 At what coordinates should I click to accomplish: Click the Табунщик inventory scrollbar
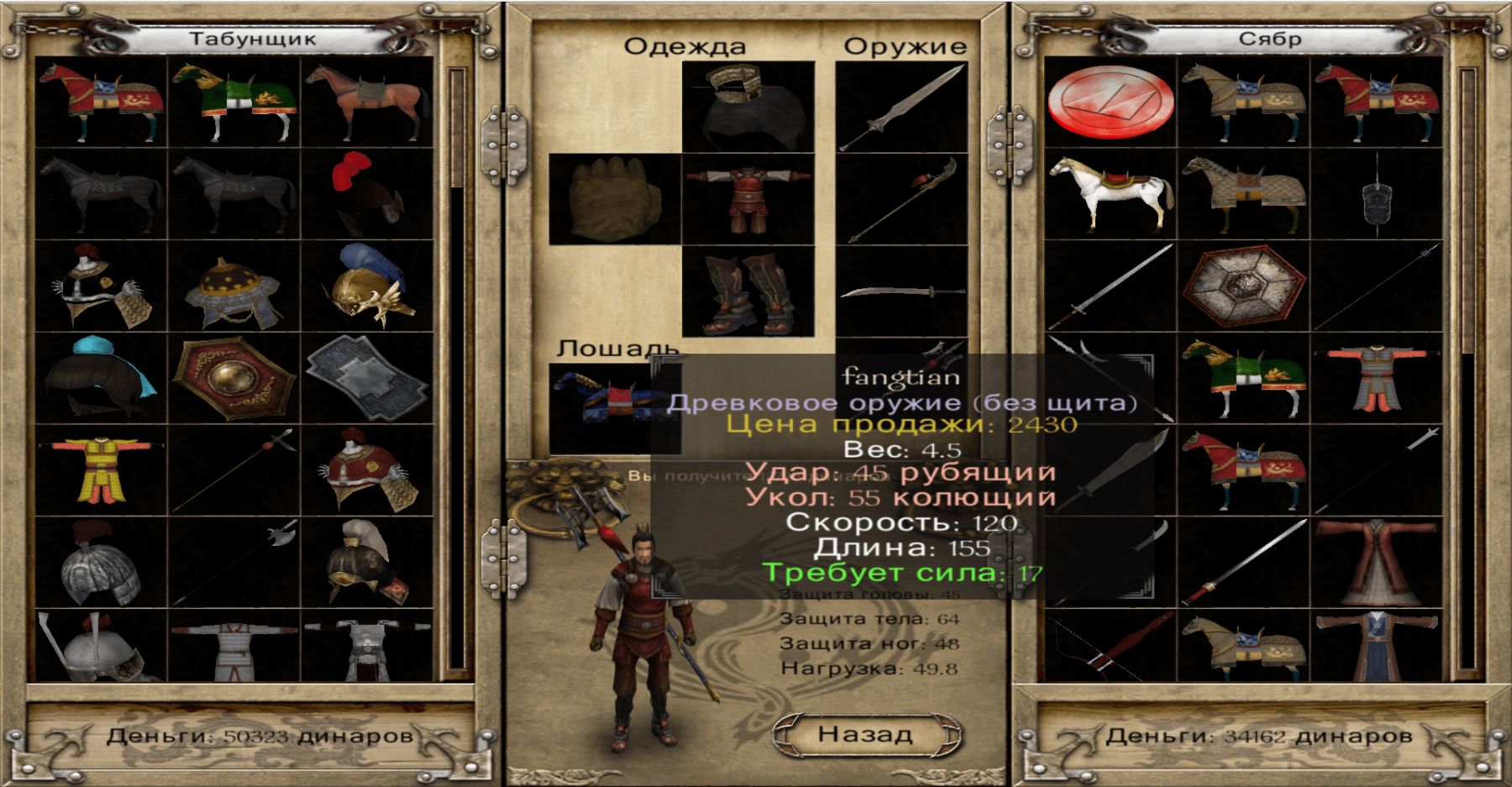456,370
